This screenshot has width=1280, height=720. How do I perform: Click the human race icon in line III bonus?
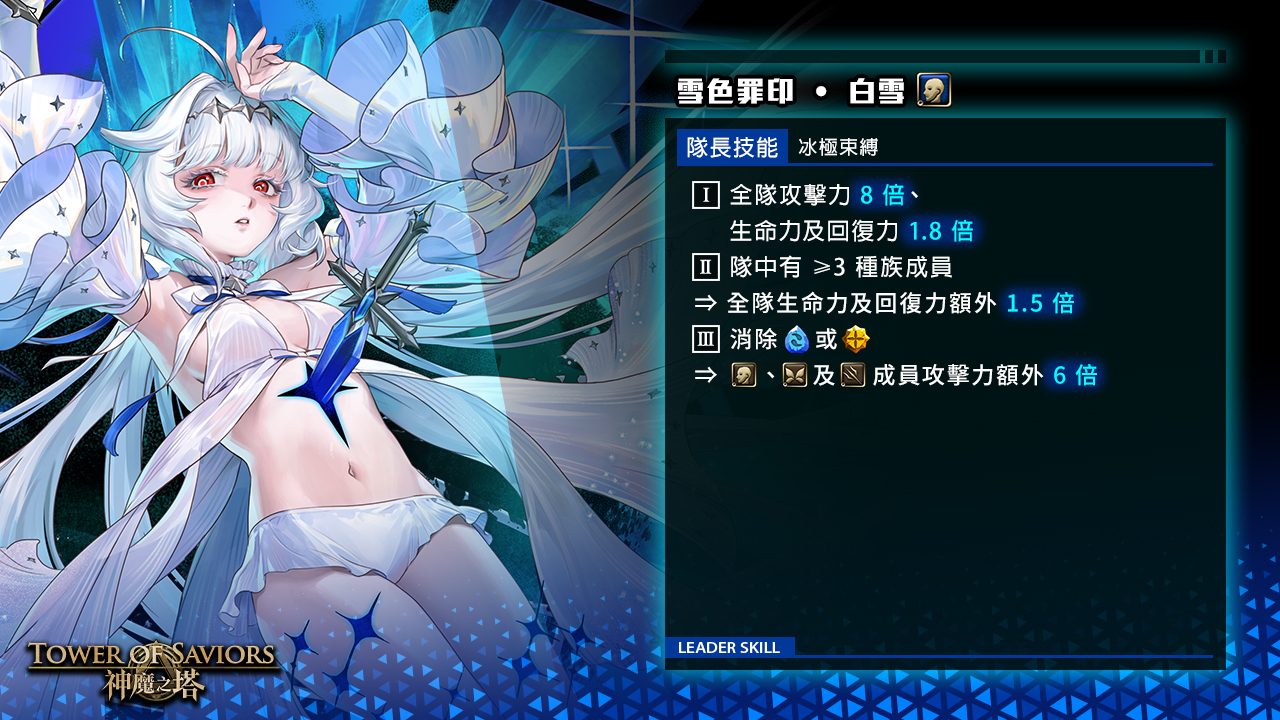pyautogui.click(x=742, y=372)
